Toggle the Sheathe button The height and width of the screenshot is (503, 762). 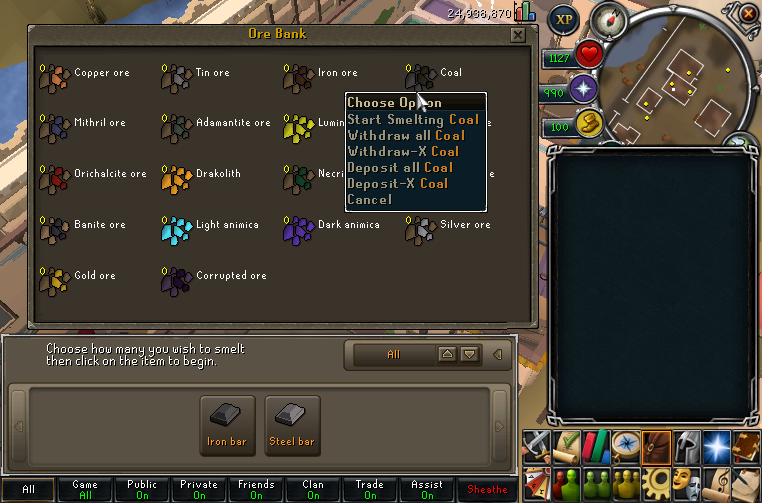click(x=488, y=490)
